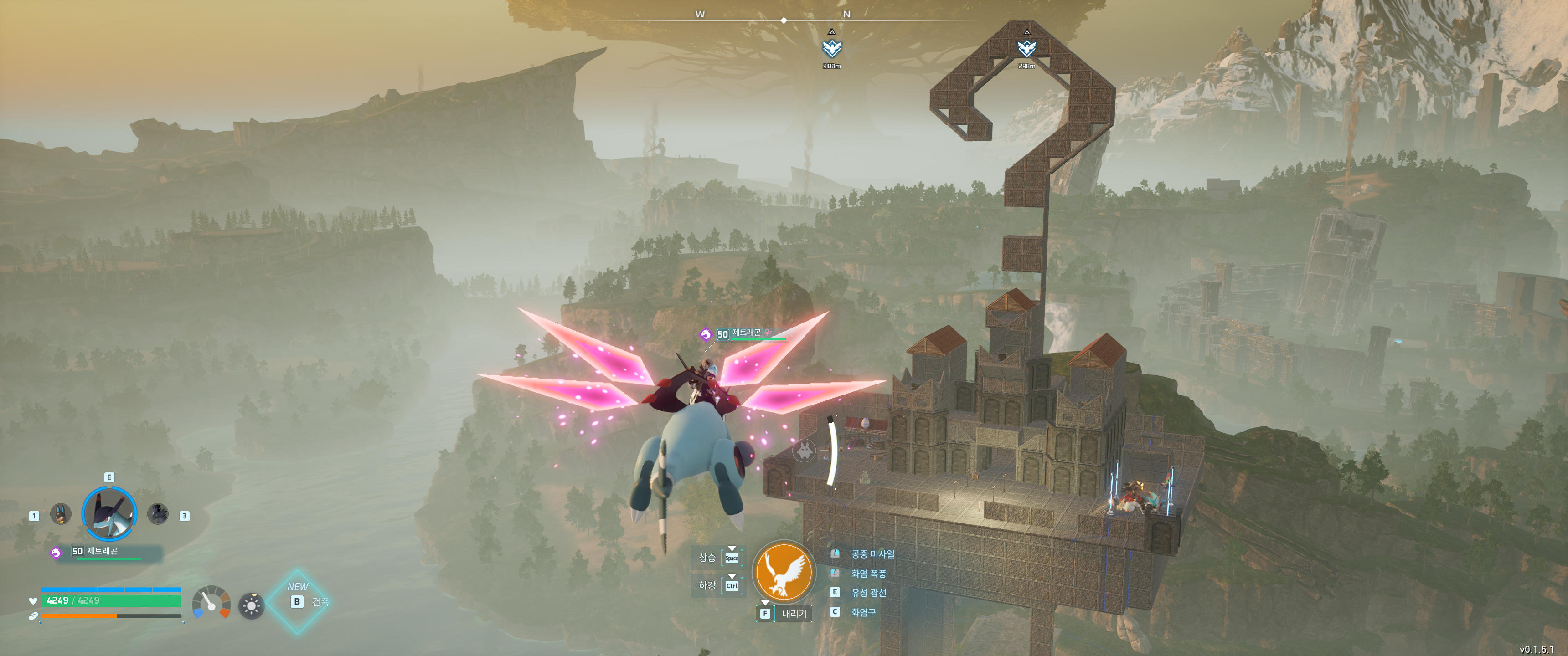This screenshot has width=1568, height=656.
Task: Click the 제트래곤 level 50 nameplate beside the HP bar
Action: (102, 551)
